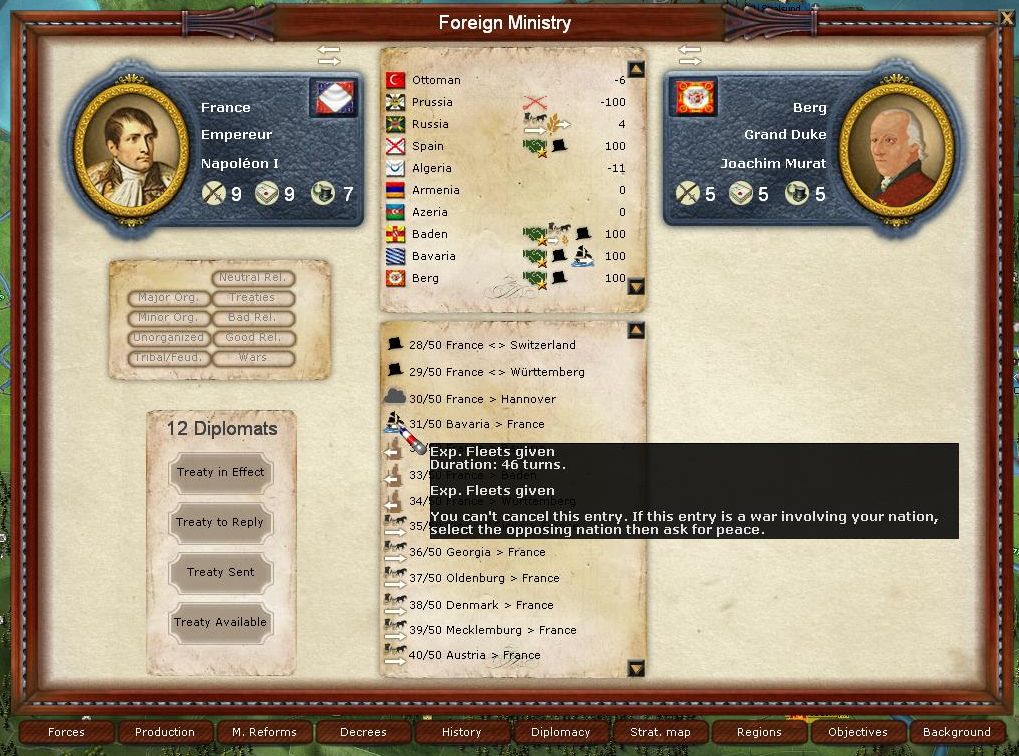Select the Ottoman nation row
The image size is (1019, 756).
[x=436, y=80]
